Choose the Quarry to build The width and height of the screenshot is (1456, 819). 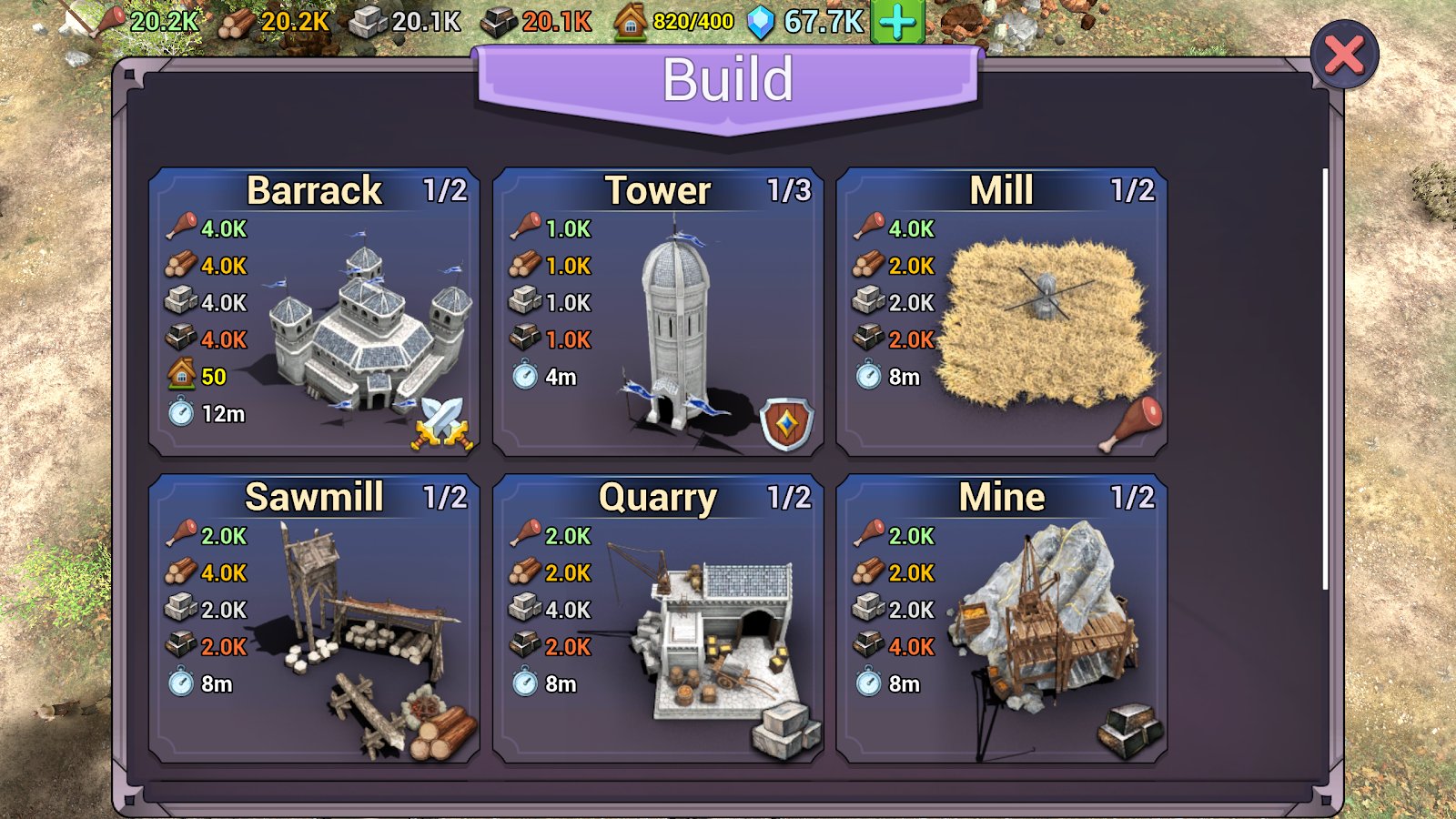pos(658,619)
